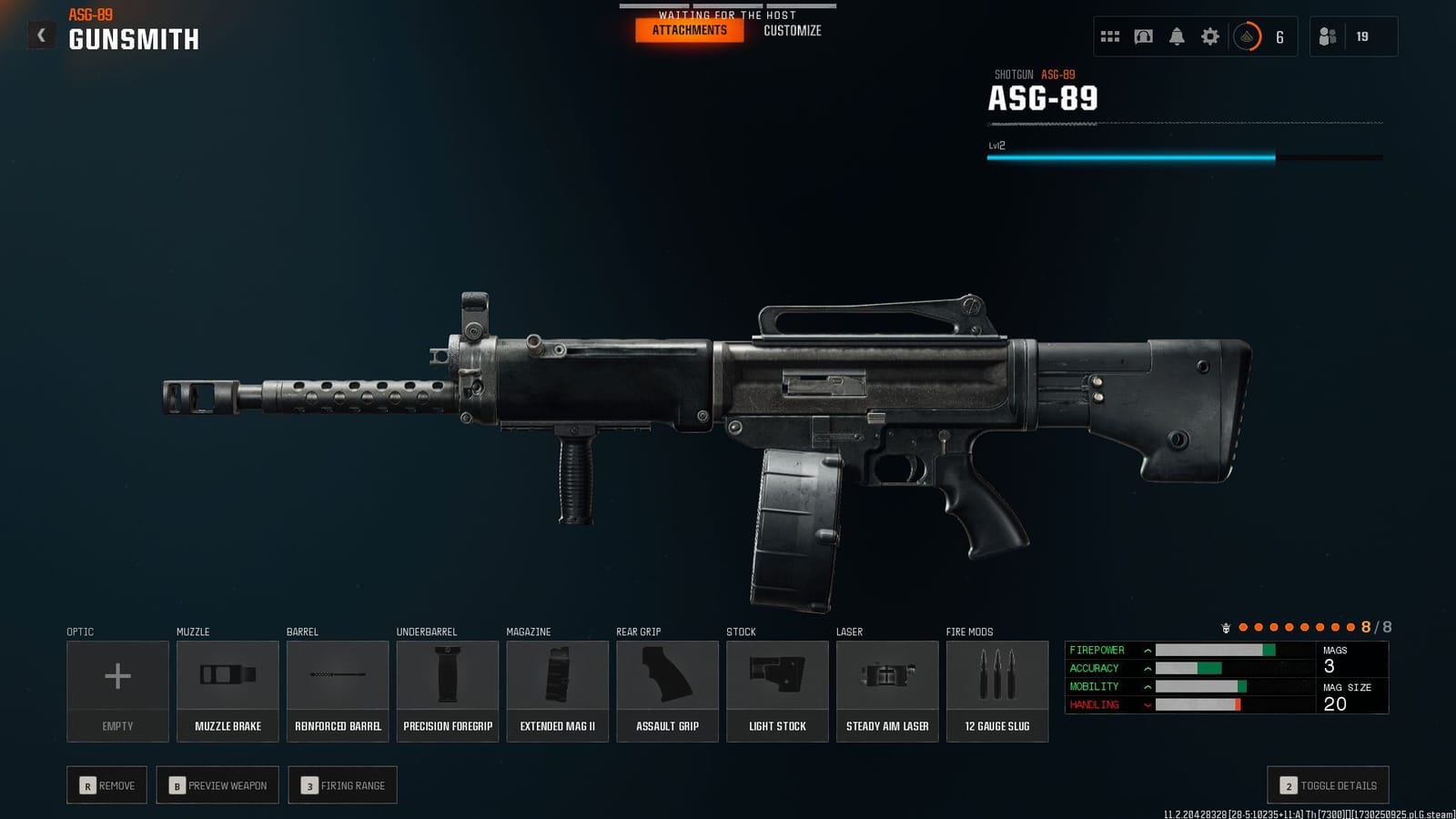Open the main menu grid icon

click(x=1109, y=36)
